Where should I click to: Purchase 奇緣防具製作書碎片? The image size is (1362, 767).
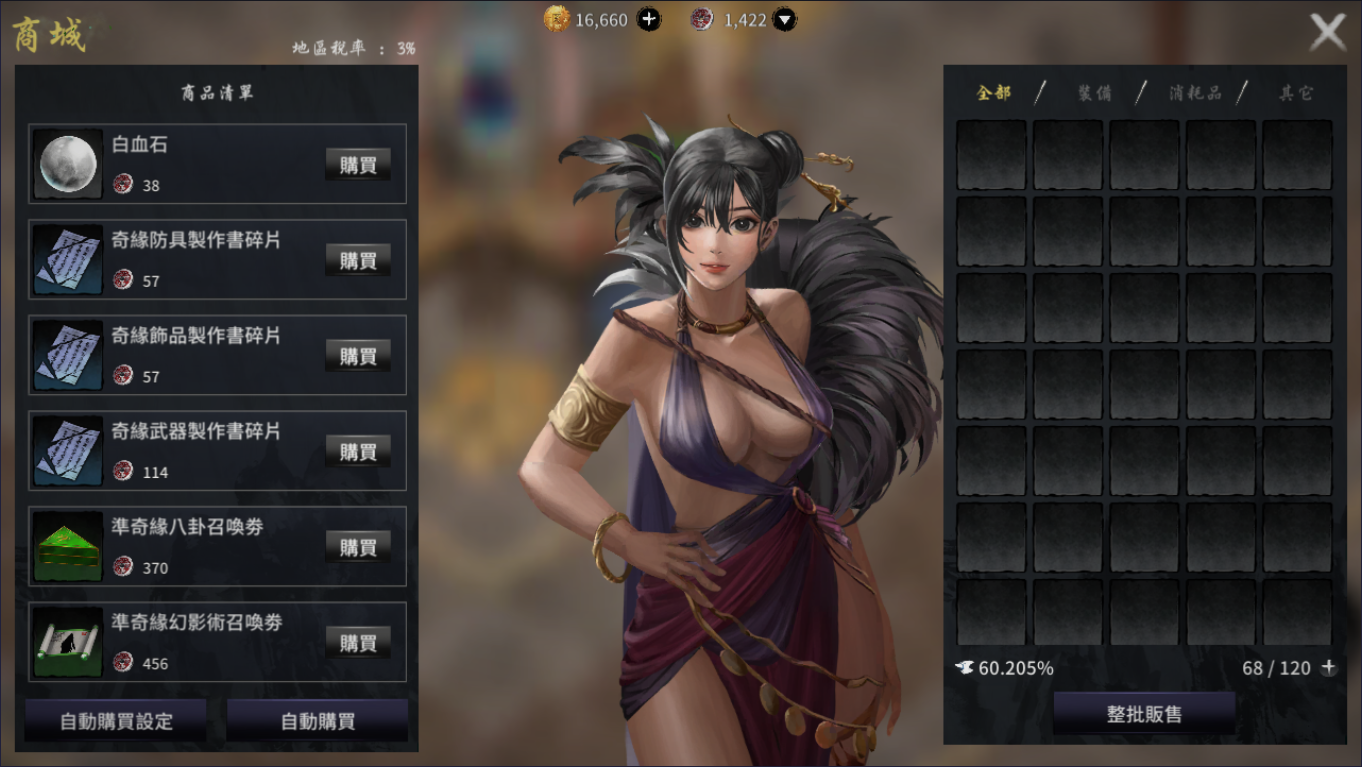tap(357, 260)
